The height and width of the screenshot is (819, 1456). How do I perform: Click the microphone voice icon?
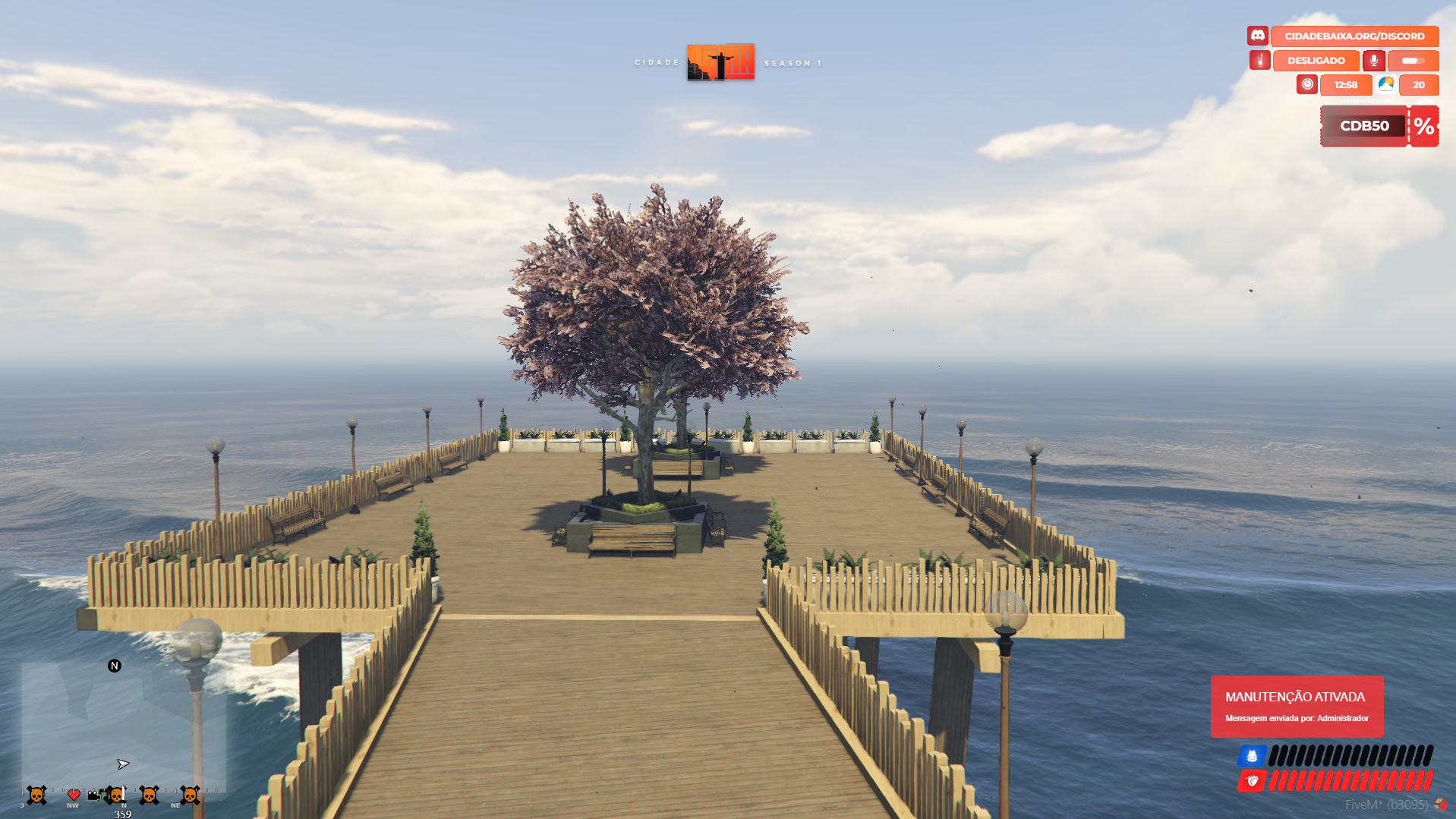pyautogui.click(x=1373, y=60)
